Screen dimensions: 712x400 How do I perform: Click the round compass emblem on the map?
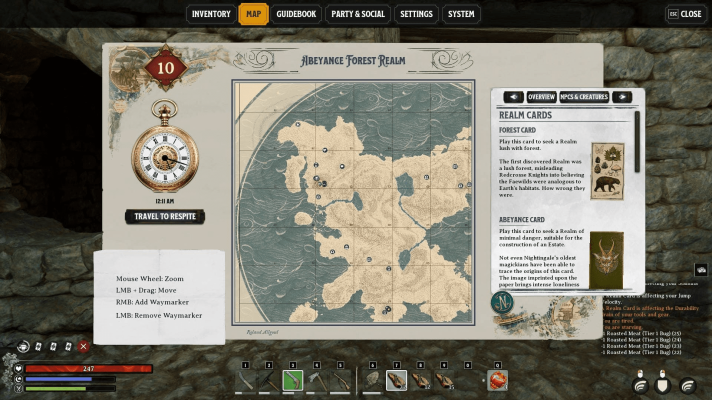[x=499, y=302]
